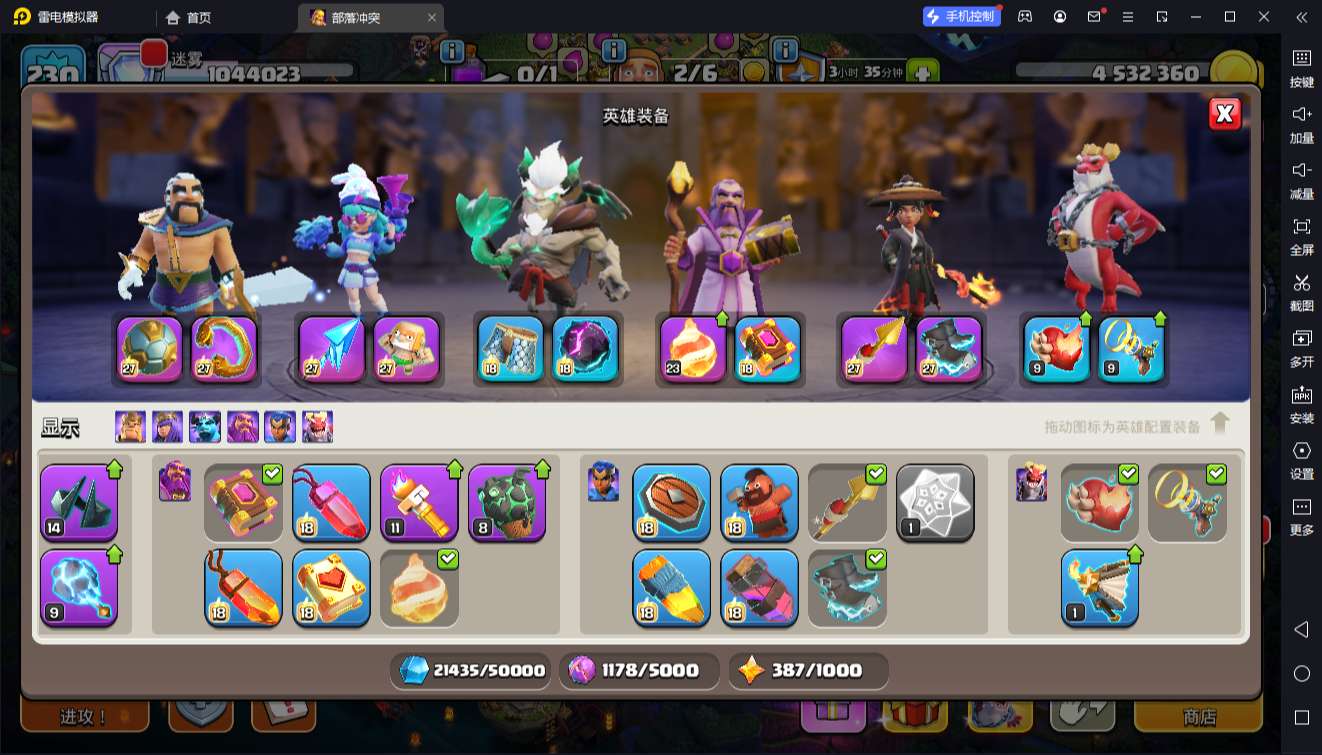Select the equipped Snake Bracelet slot
The height and width of the screenshot is (755, 1322).
point(224,348)
